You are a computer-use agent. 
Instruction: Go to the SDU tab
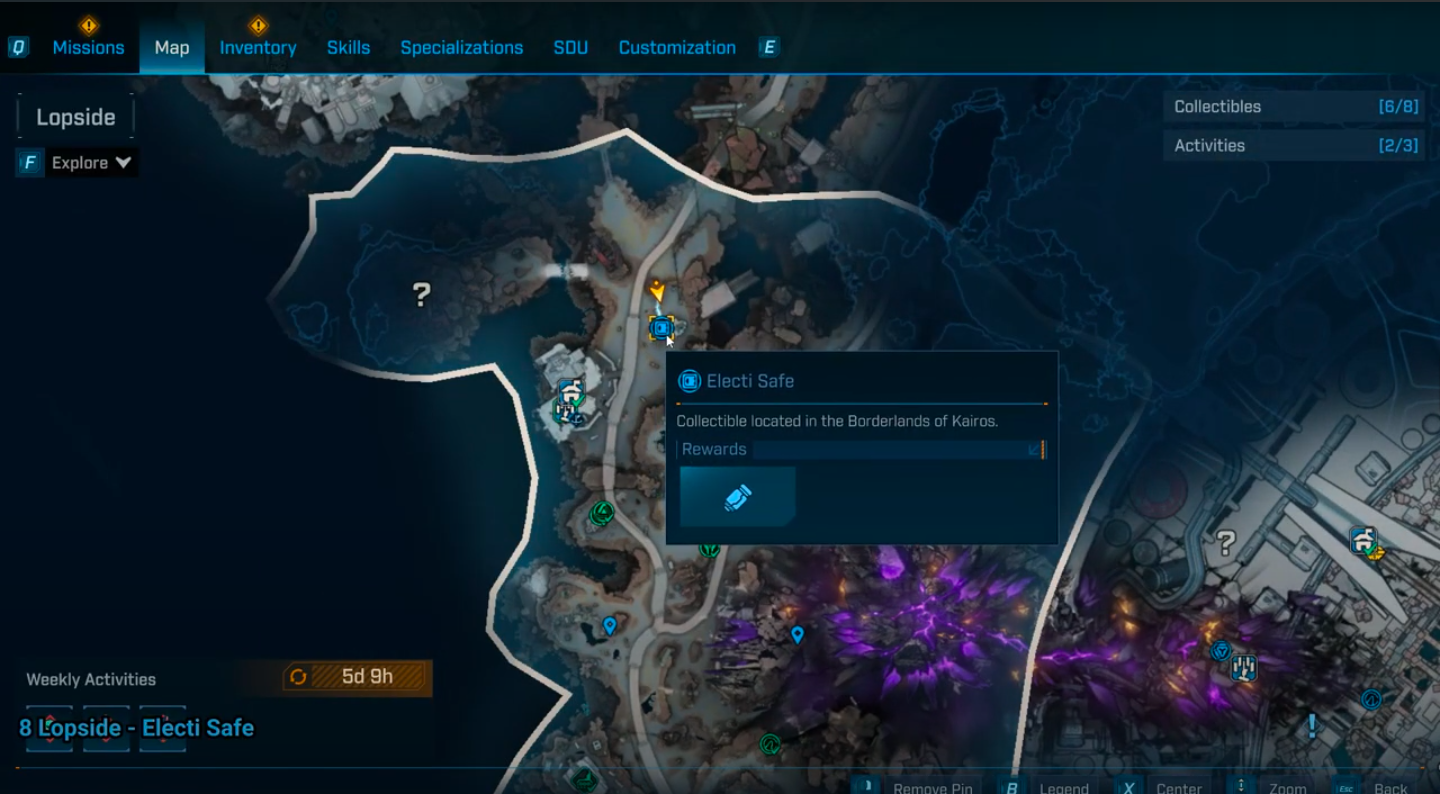click(x=570, y=47)
